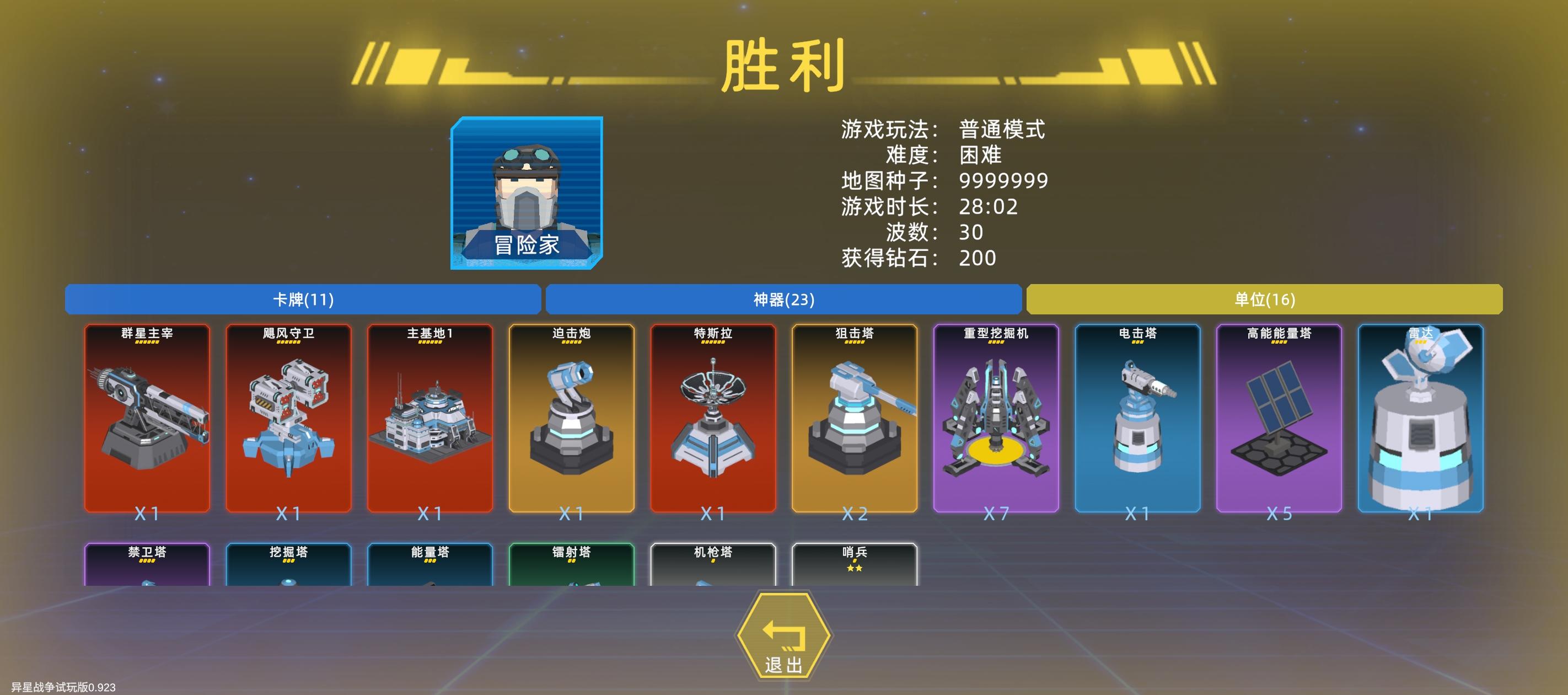Open the 神器(23) tab
Image resolution: width=1568 pixels, height=695 pixels.
783,300
